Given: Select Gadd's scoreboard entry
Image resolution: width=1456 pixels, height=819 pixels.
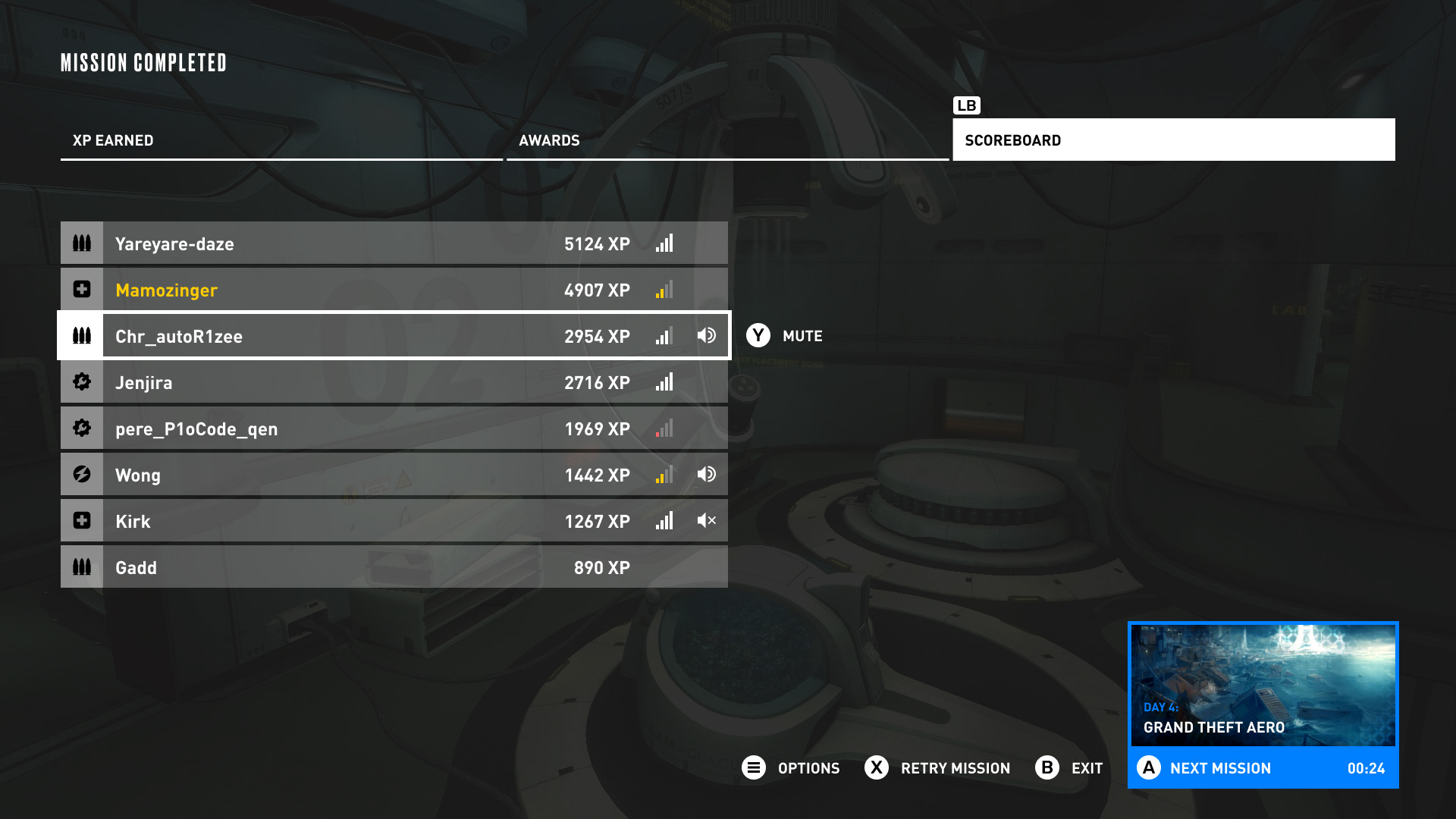Looking at the screenshot, I should point(393,567).
